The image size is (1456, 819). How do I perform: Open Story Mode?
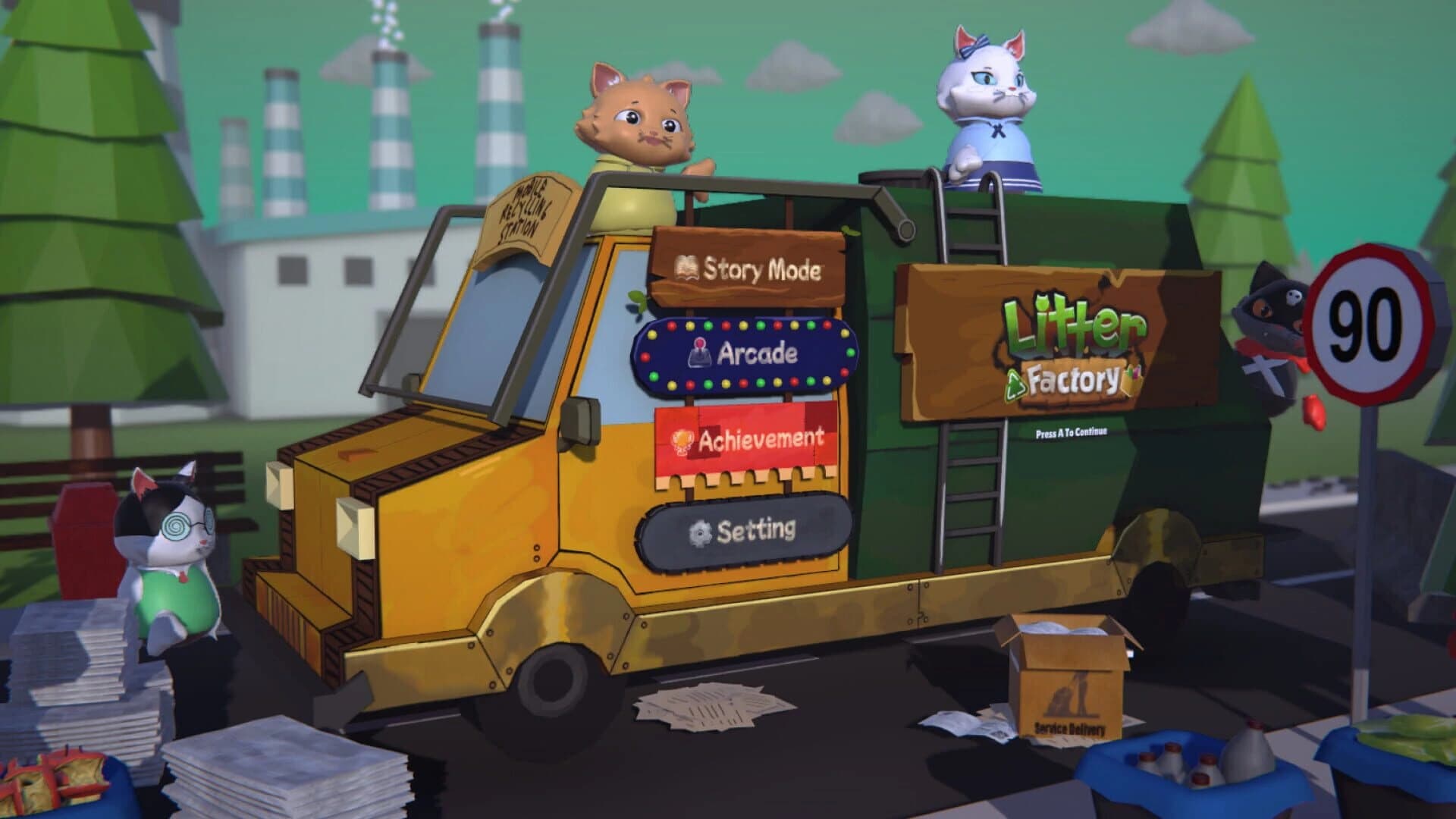(751, 268)
